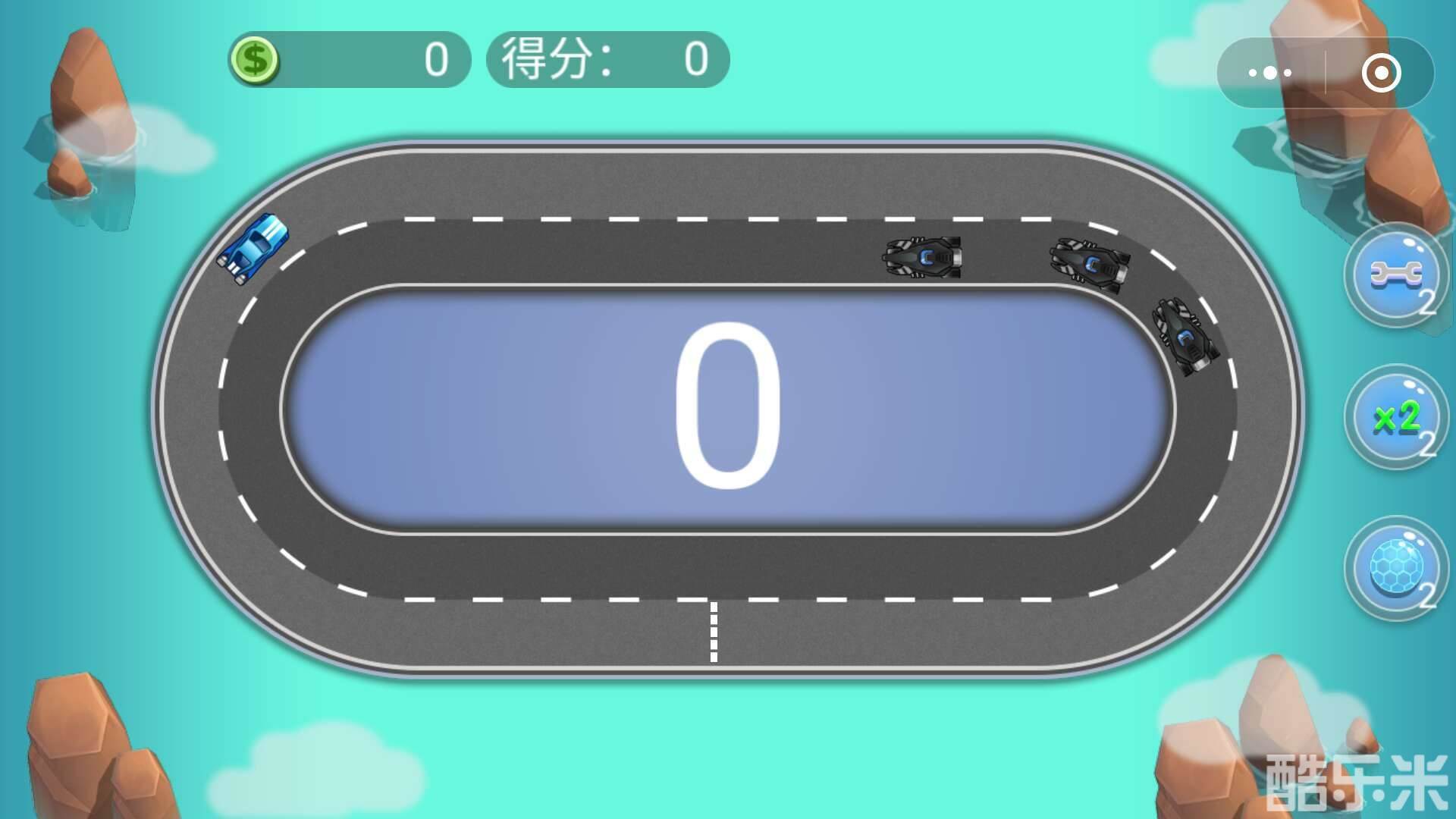This screenshot has width=1456, height=819.
Task: Tap the score display pill bar
Action: coord(607,59)
